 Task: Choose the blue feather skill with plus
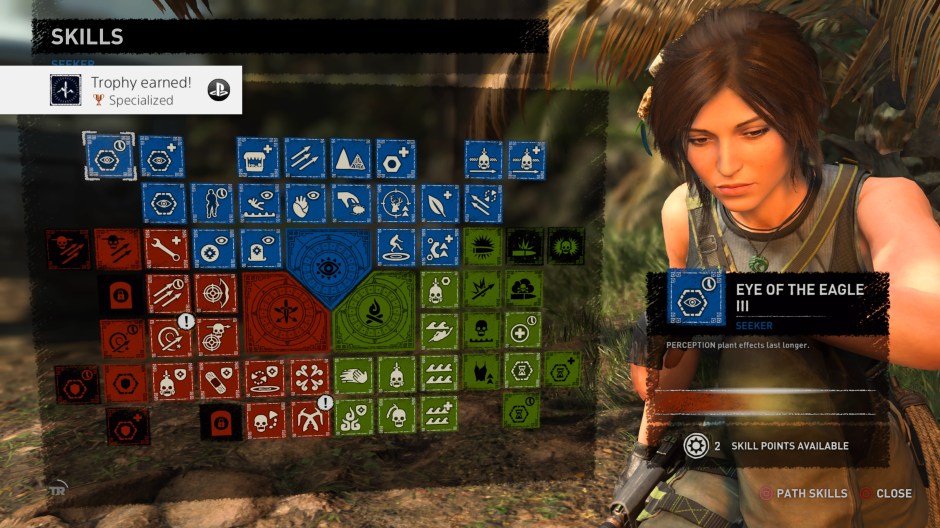[x=439, y=204]
